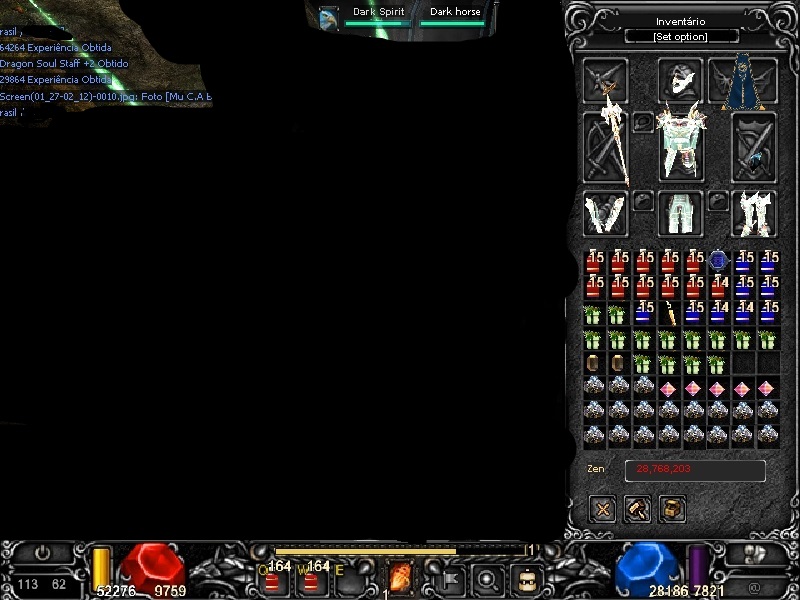
Task: Click the [Set option] label
Action: (x=681, y=37)
